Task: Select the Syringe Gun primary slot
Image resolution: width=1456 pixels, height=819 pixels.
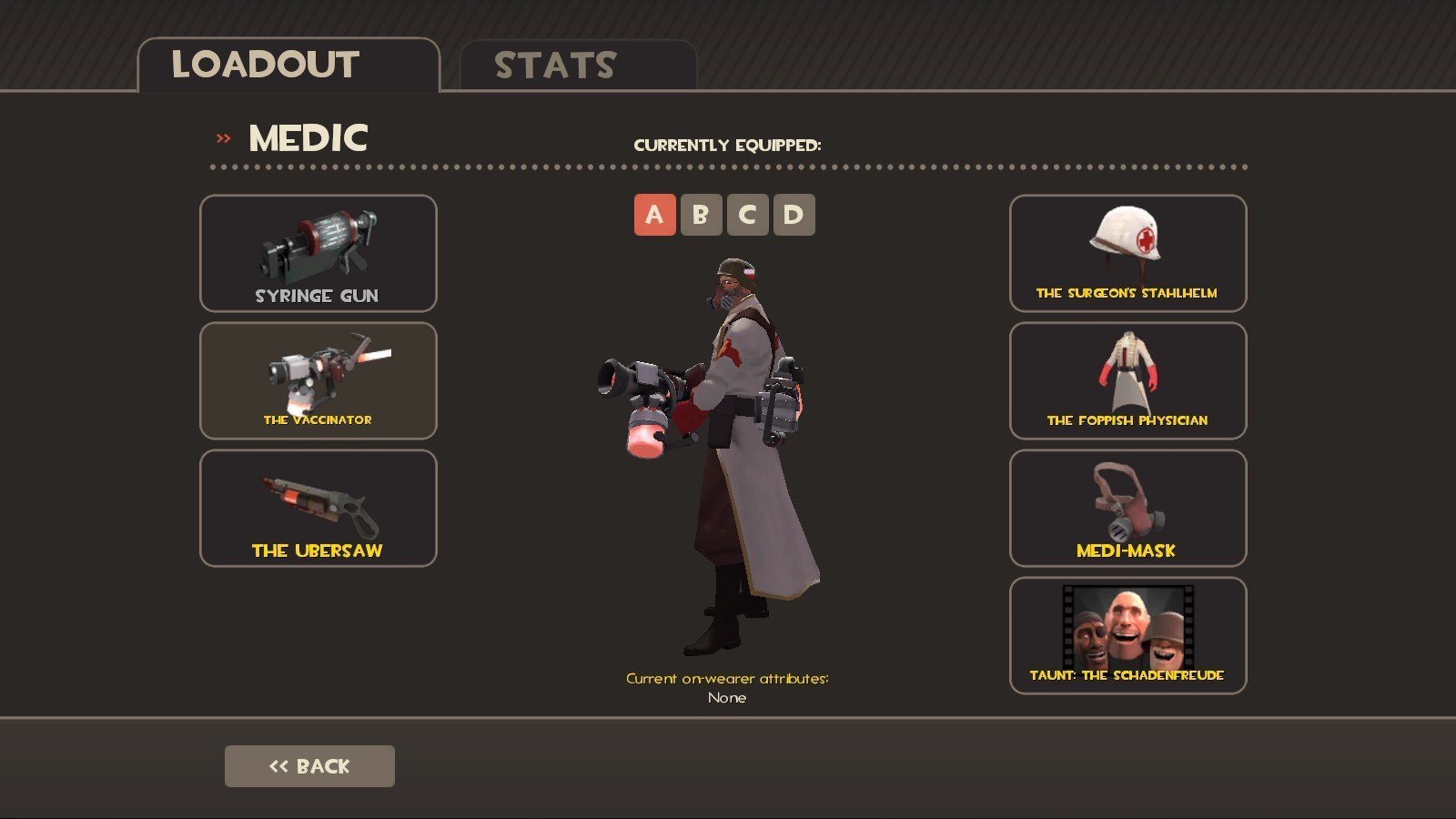Action: [318, 253]
